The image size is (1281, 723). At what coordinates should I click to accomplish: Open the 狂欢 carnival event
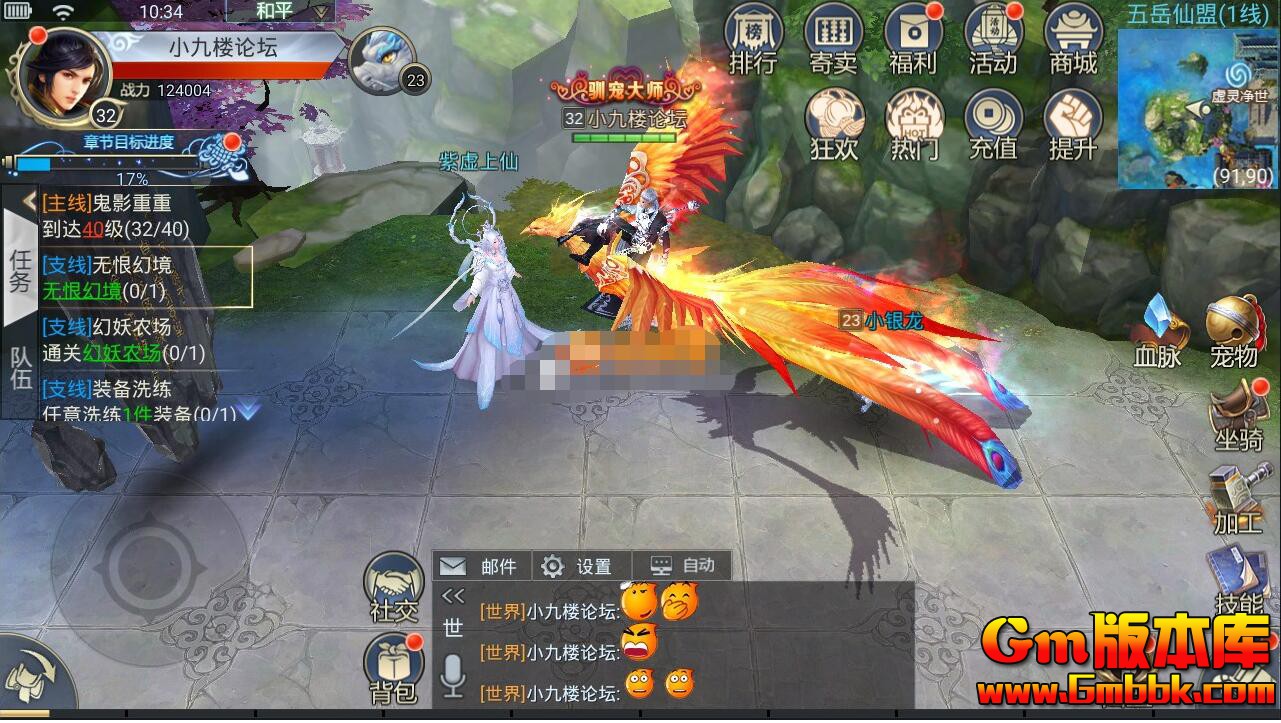(x=835, y=124)
